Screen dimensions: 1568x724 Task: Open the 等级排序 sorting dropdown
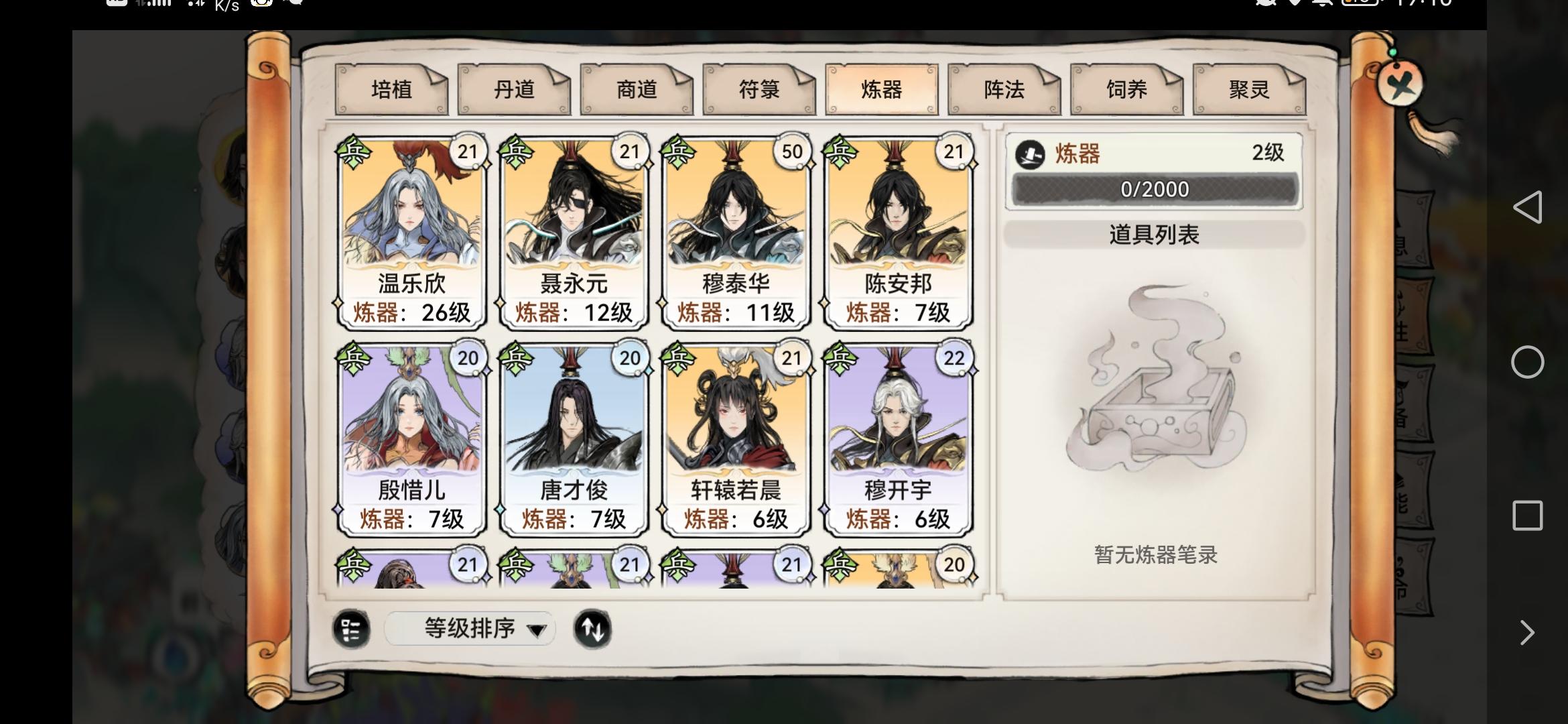point(469,629)
